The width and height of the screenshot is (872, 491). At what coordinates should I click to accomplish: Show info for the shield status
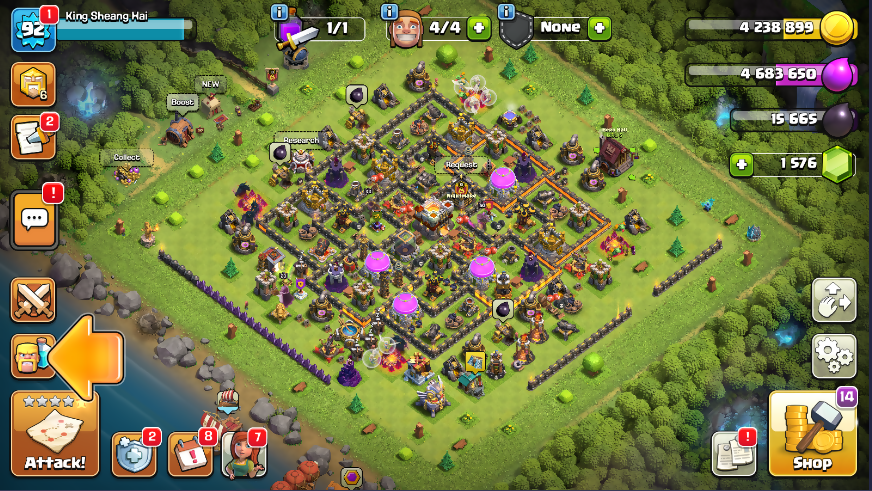(506, 12)
